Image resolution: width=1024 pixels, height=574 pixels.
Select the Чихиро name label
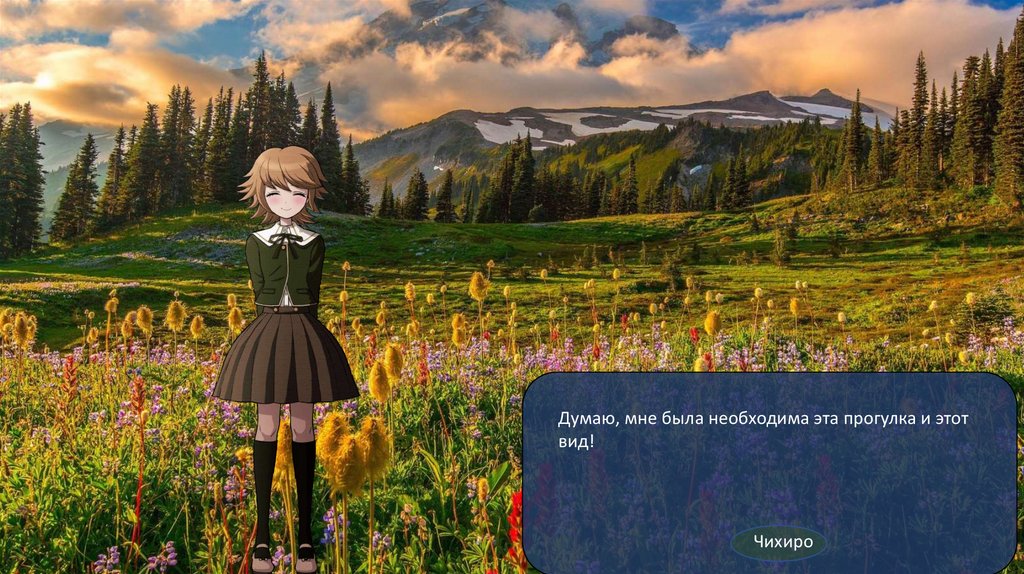tap(779, 543)
